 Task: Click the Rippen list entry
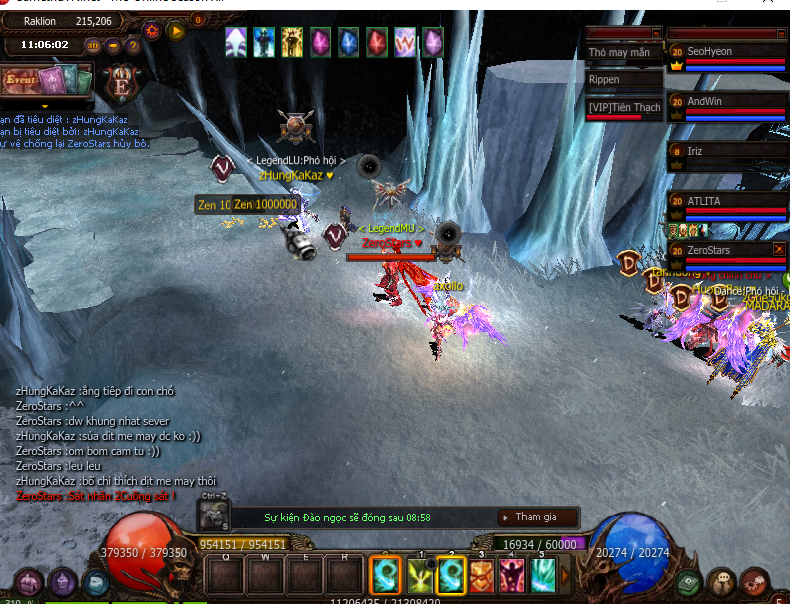(x=624, y=80)
